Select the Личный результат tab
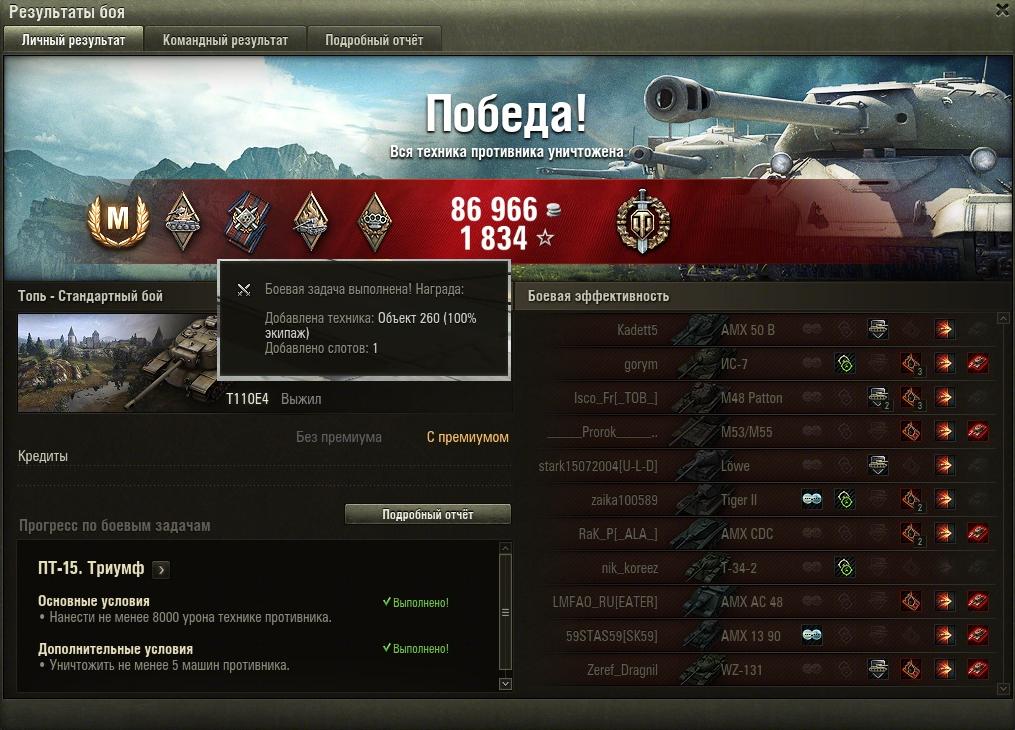 point(73,40)
